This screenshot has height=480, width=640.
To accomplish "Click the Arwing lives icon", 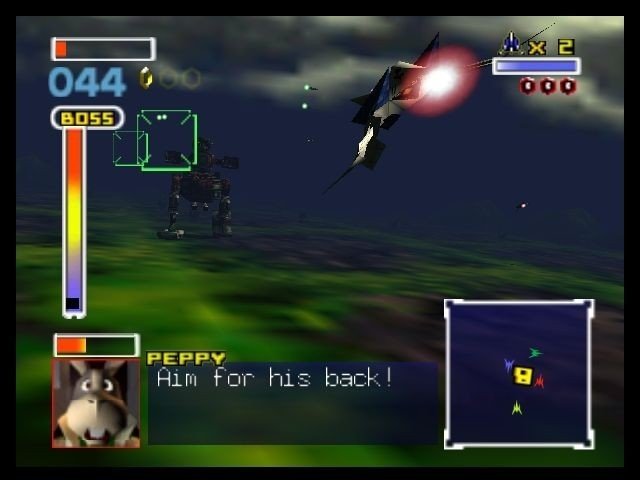I will click(x=511, y=45).
